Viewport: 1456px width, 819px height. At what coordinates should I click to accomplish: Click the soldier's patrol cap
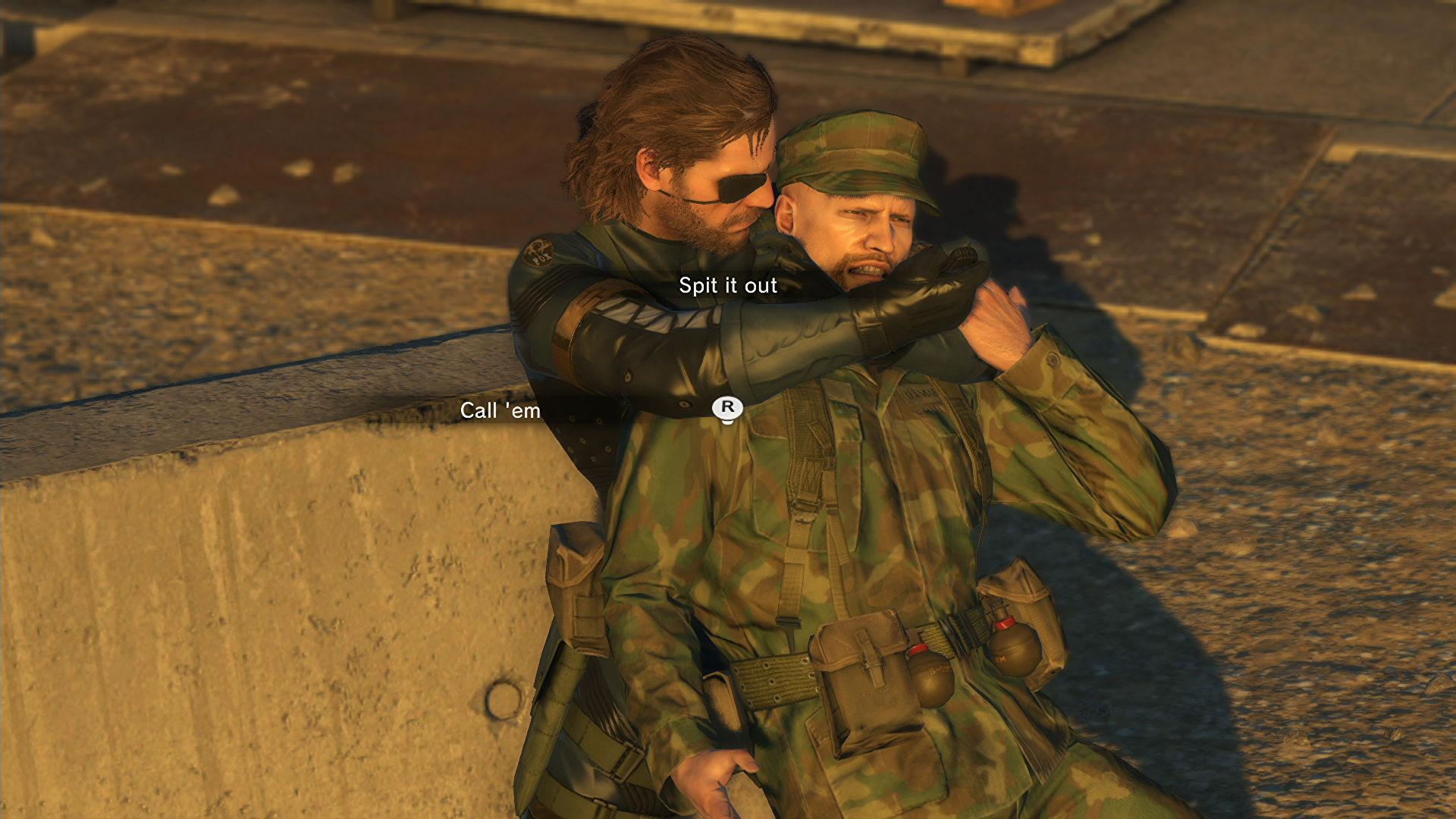[x=855, y=150]
